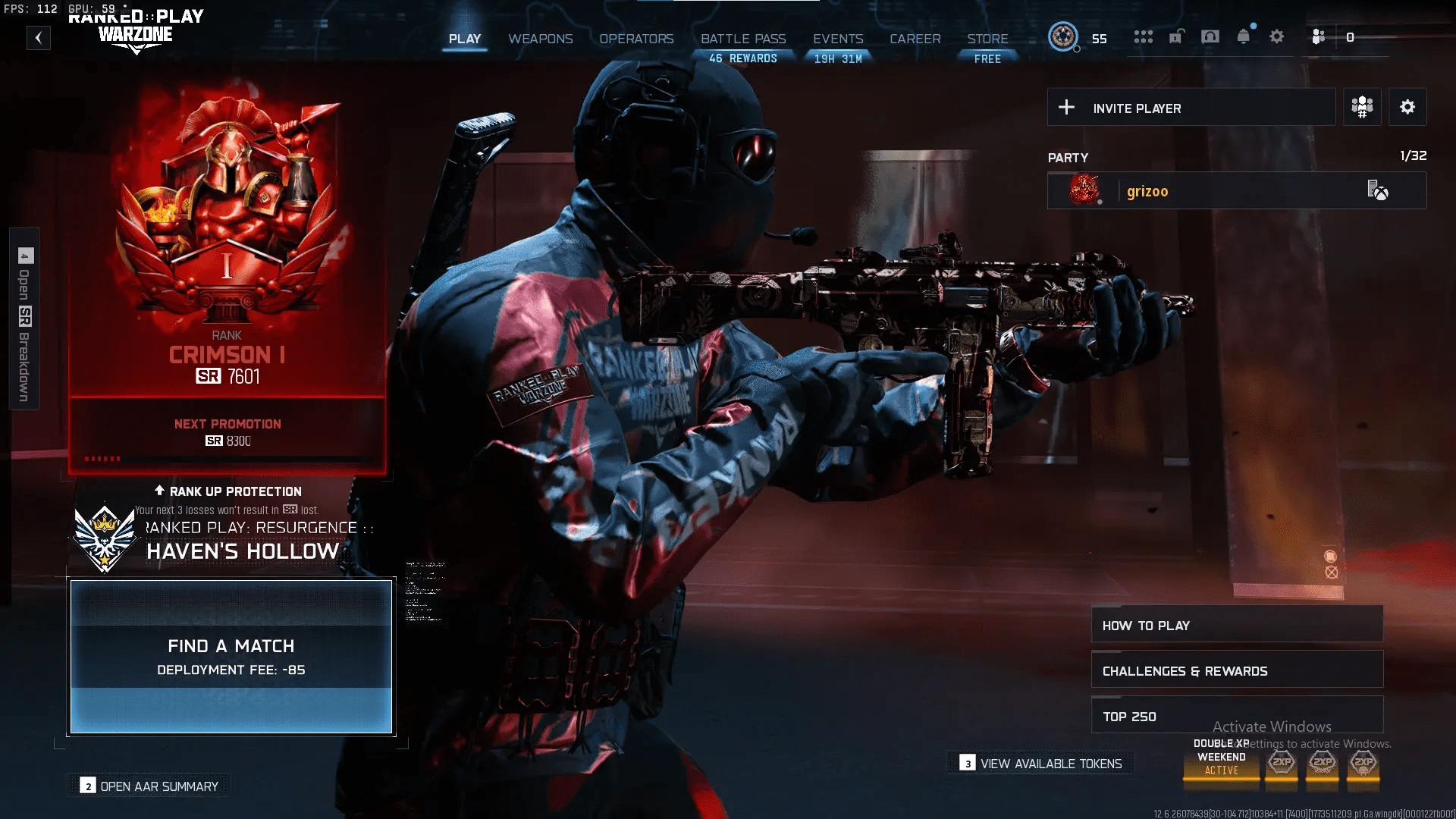Click the unlocked padlock icon near top right
Viewport: 1456px width, 819px height.
(x=1177, y=36)
